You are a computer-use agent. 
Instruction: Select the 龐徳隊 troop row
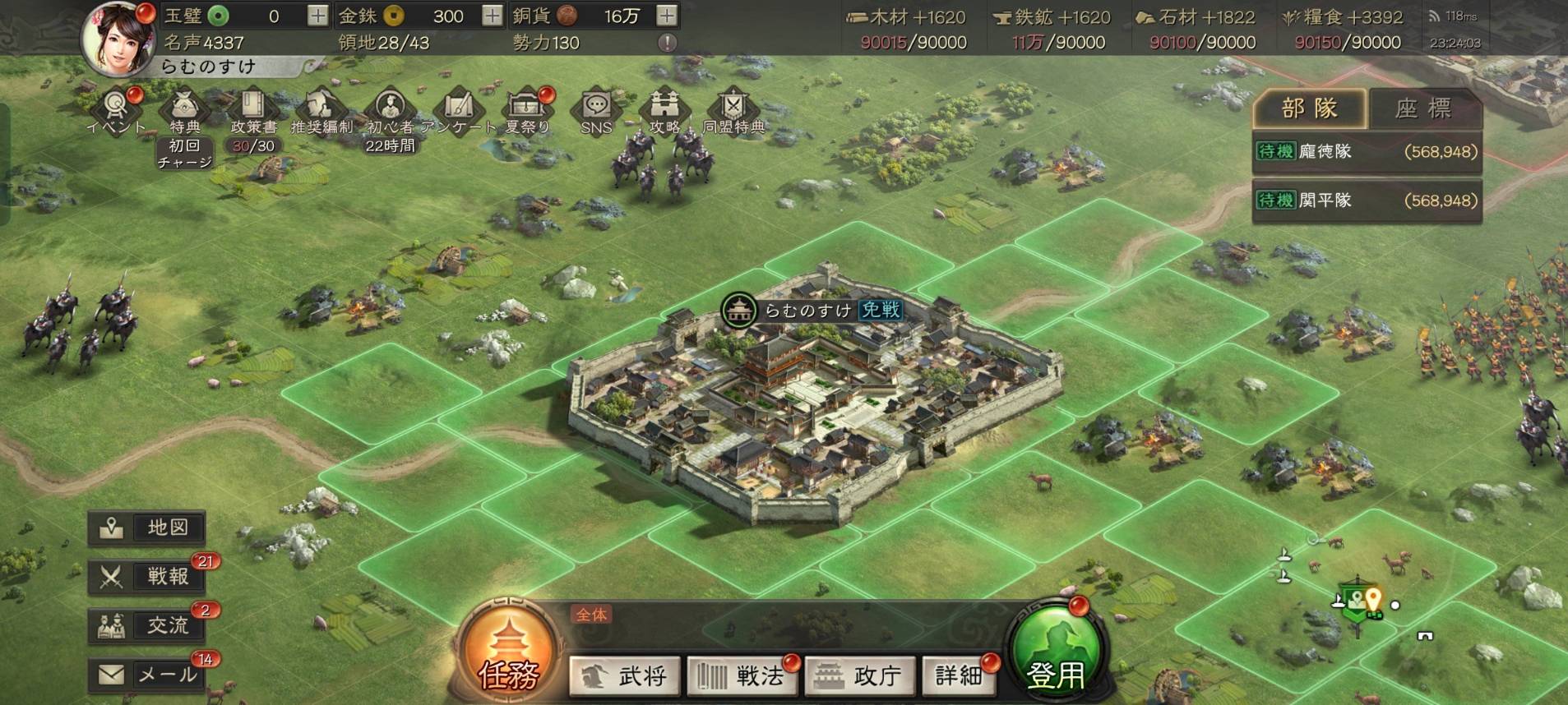[x=1367, y=152]
